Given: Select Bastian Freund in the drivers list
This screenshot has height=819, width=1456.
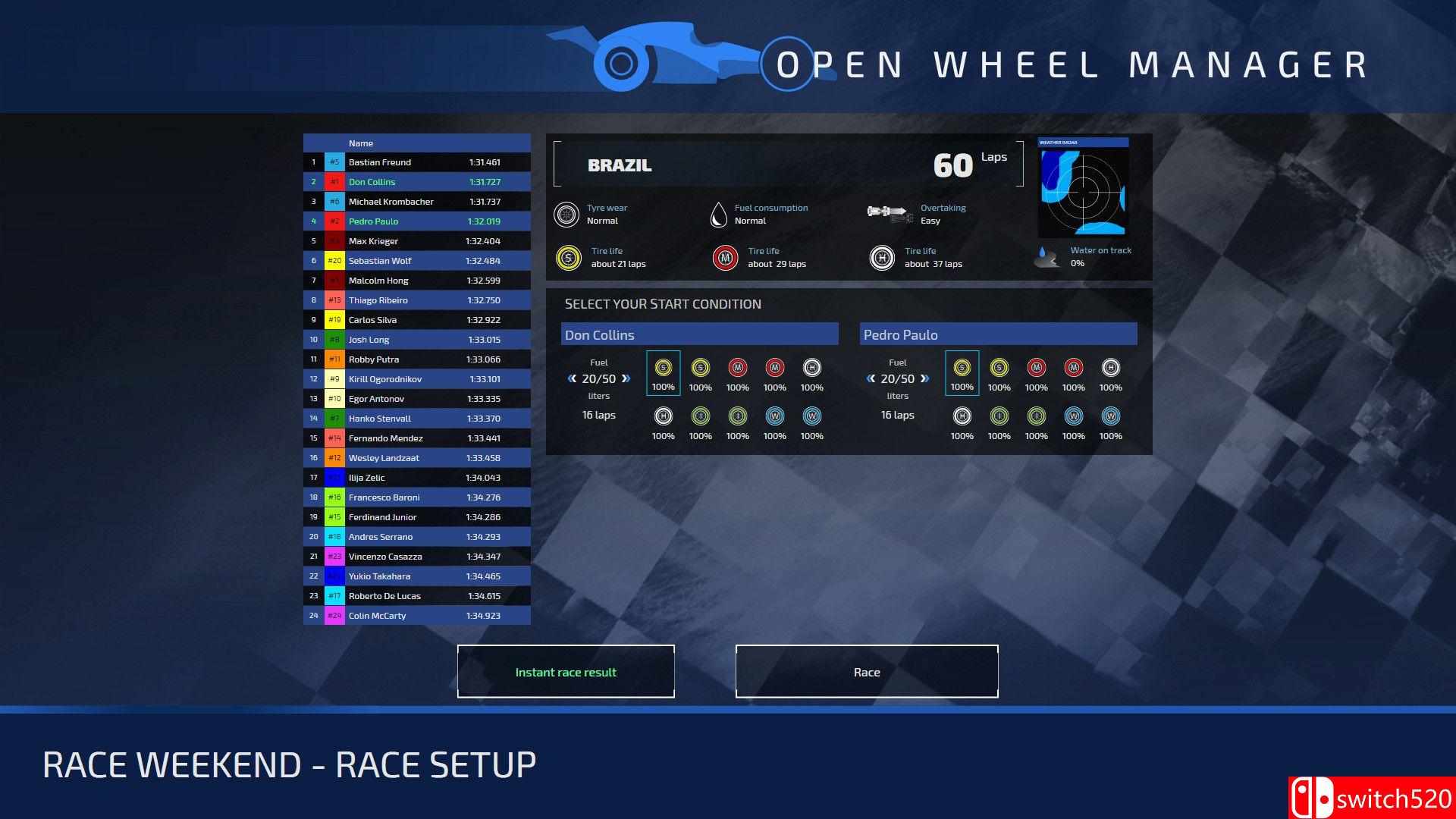Looking at the screenshot, I should 417,162.
